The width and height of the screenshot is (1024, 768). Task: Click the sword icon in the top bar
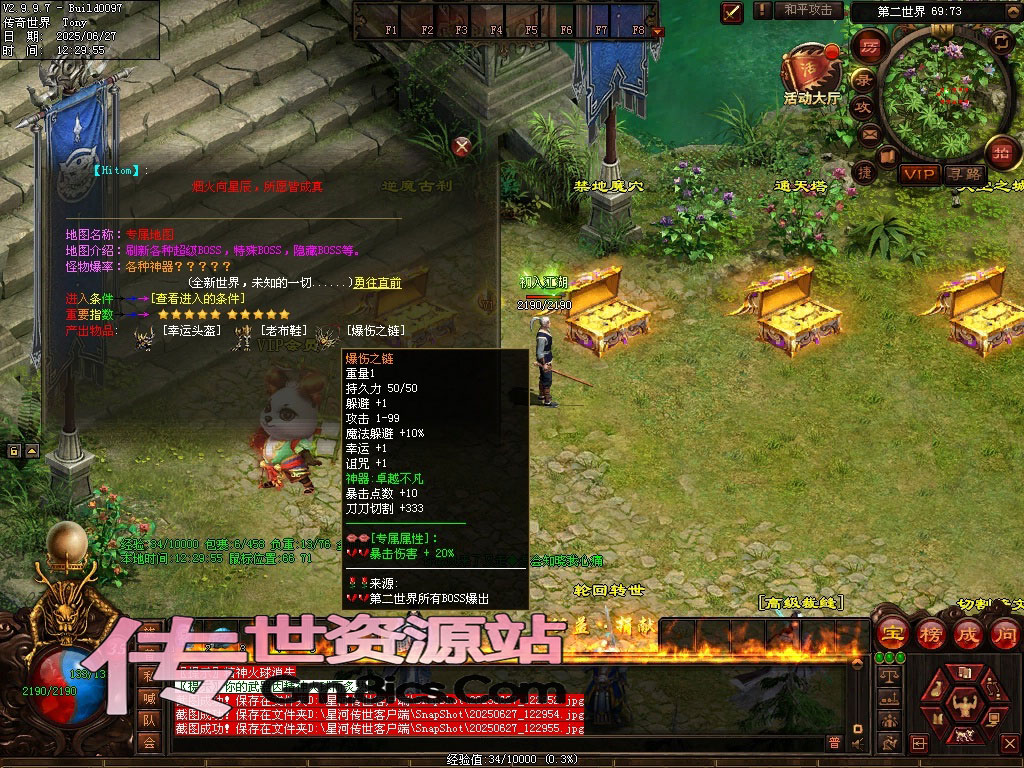(x=732, y=12)
